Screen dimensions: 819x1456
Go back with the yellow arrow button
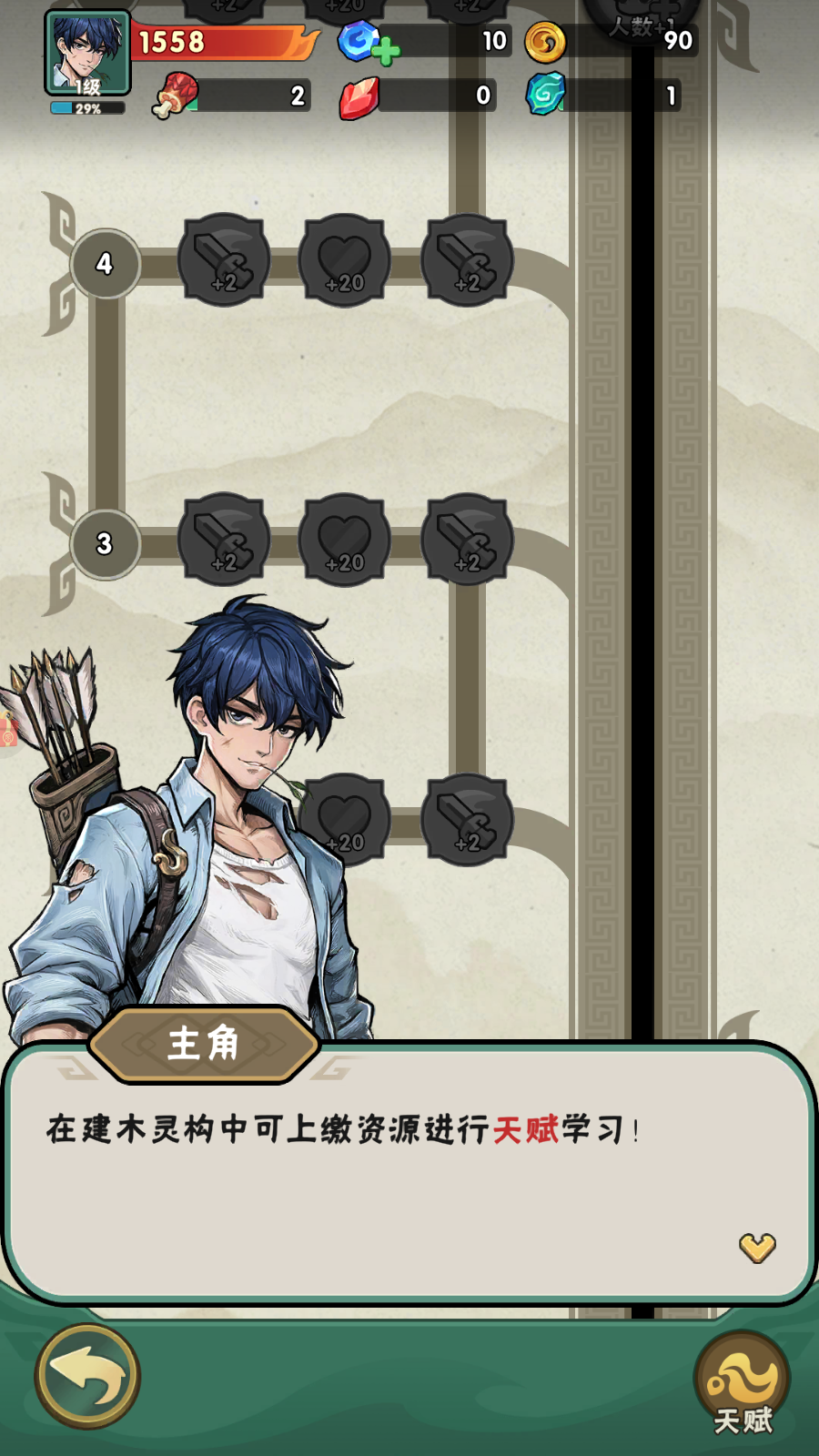click(x=87, y=1376)
